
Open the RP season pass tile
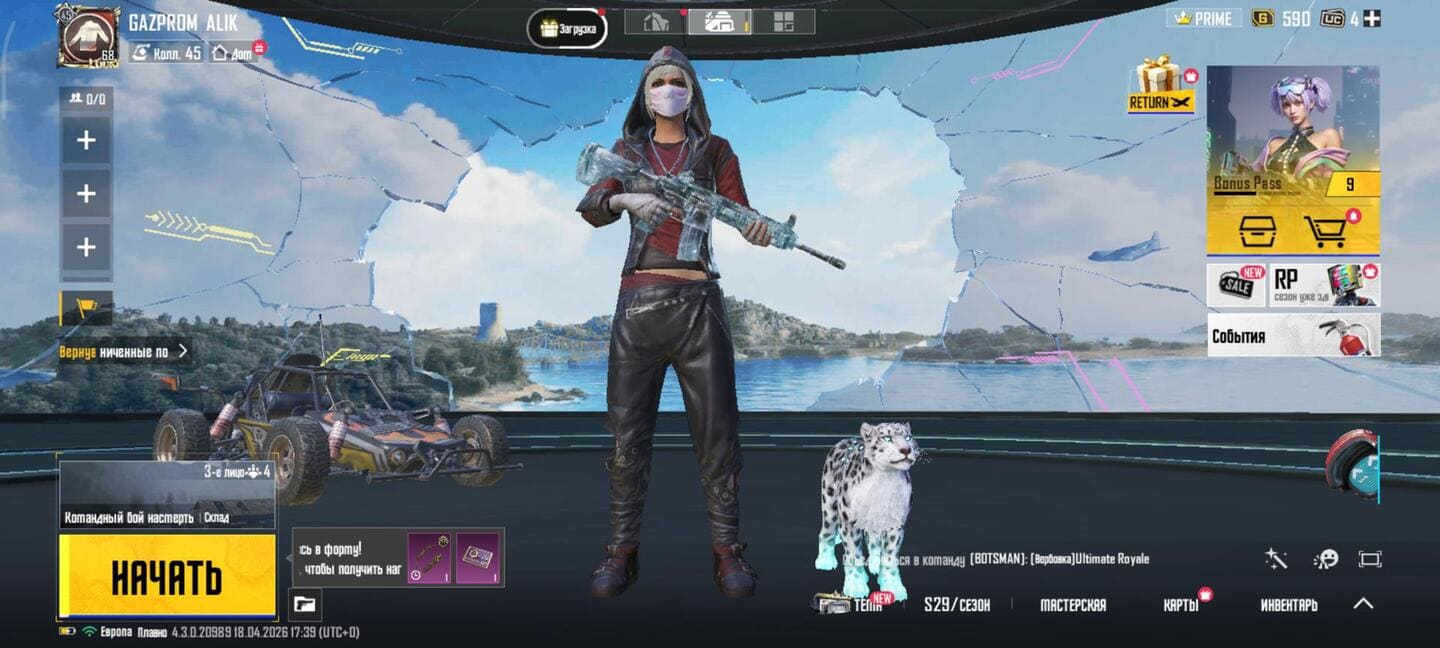[x=1324, y=285]
